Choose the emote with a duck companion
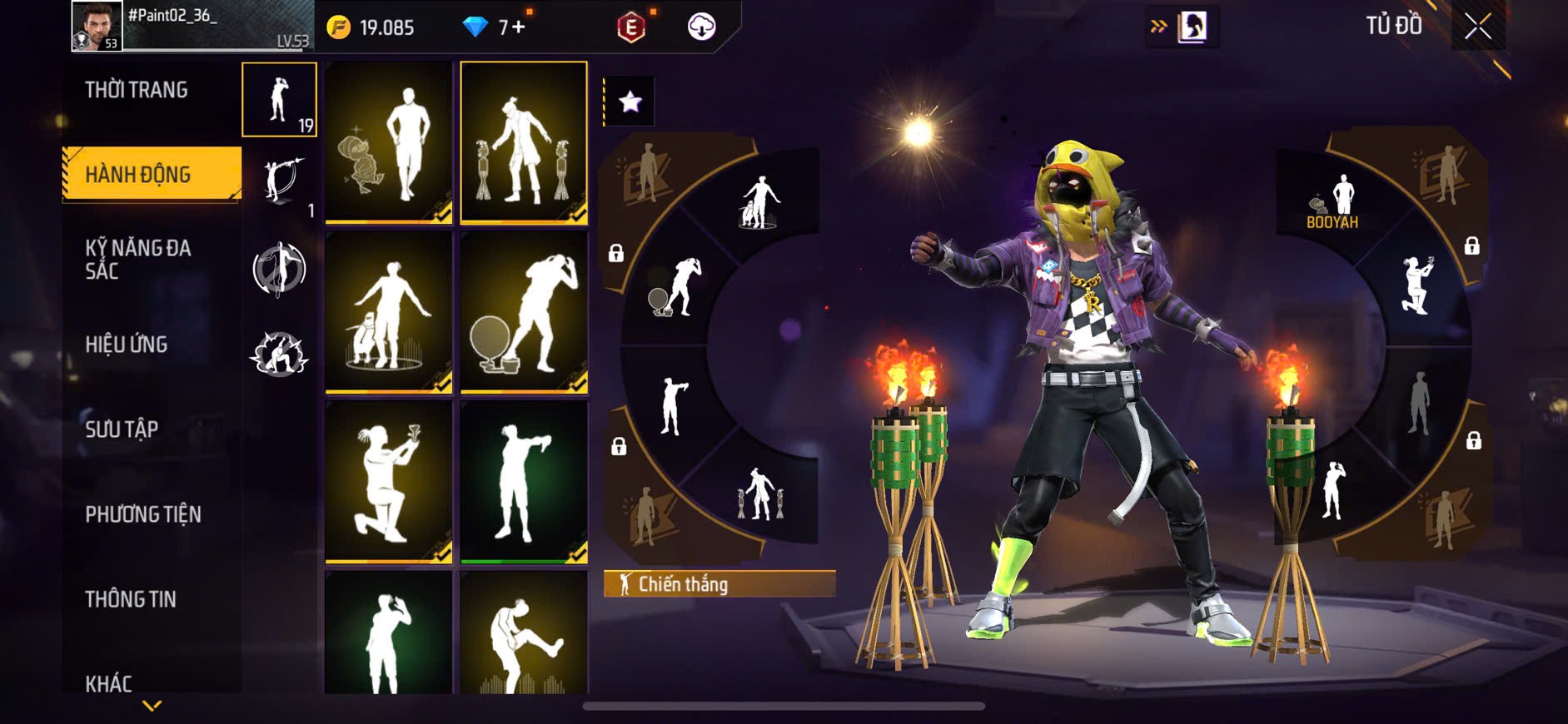Image resolution: width=1568 pixels, height=724 pixels. tap(388, 142)
